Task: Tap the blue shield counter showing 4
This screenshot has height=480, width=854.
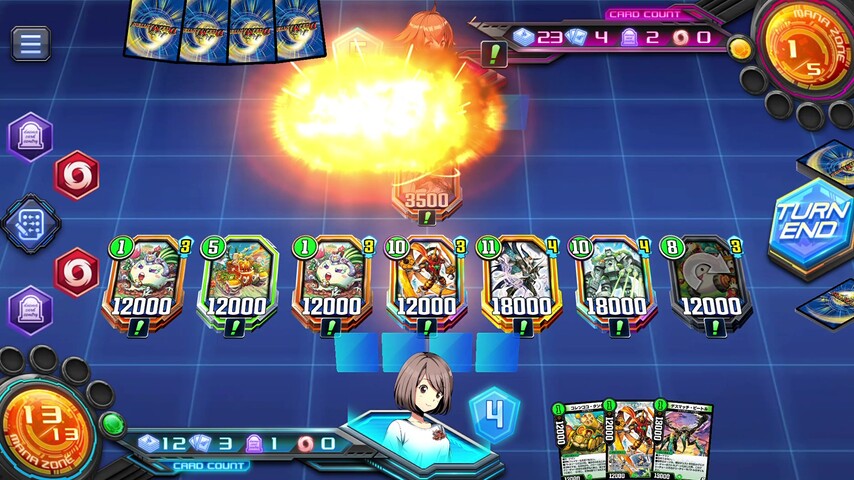Action: coord(495,413)
